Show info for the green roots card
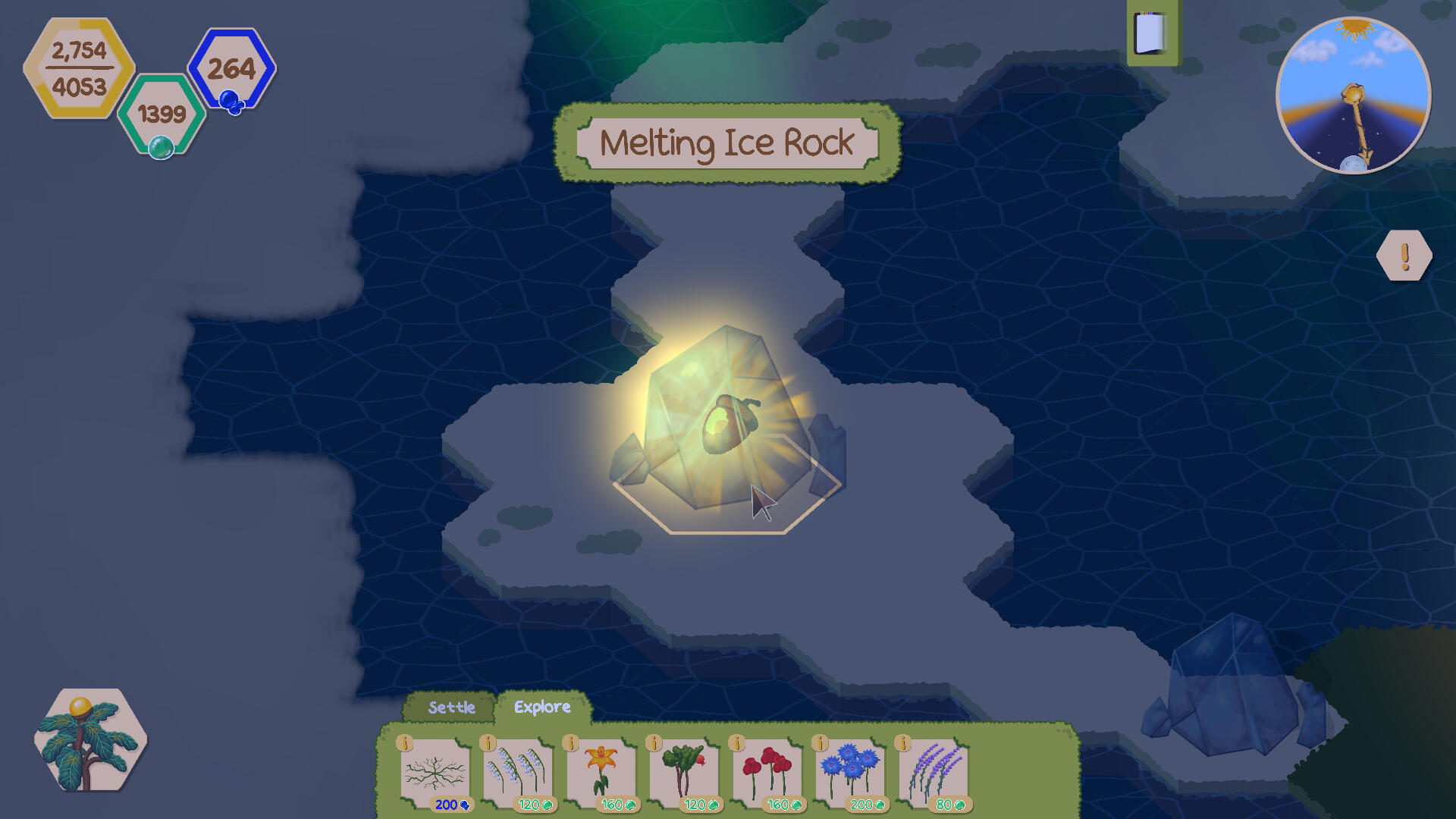 405,743
